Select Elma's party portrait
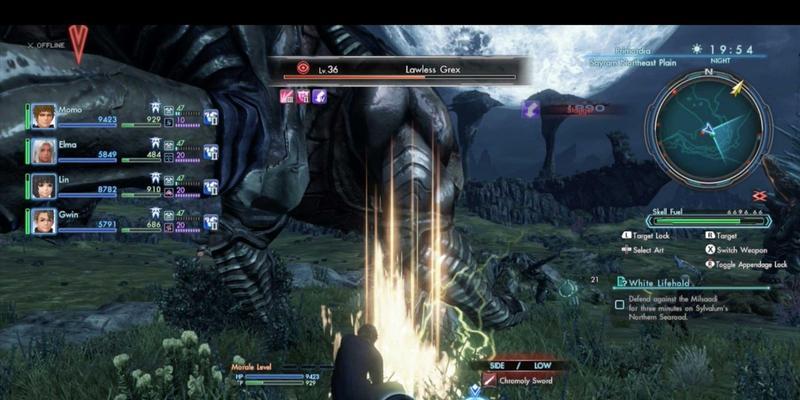This screenshot has height=400, width=800. tap(43, 152)
